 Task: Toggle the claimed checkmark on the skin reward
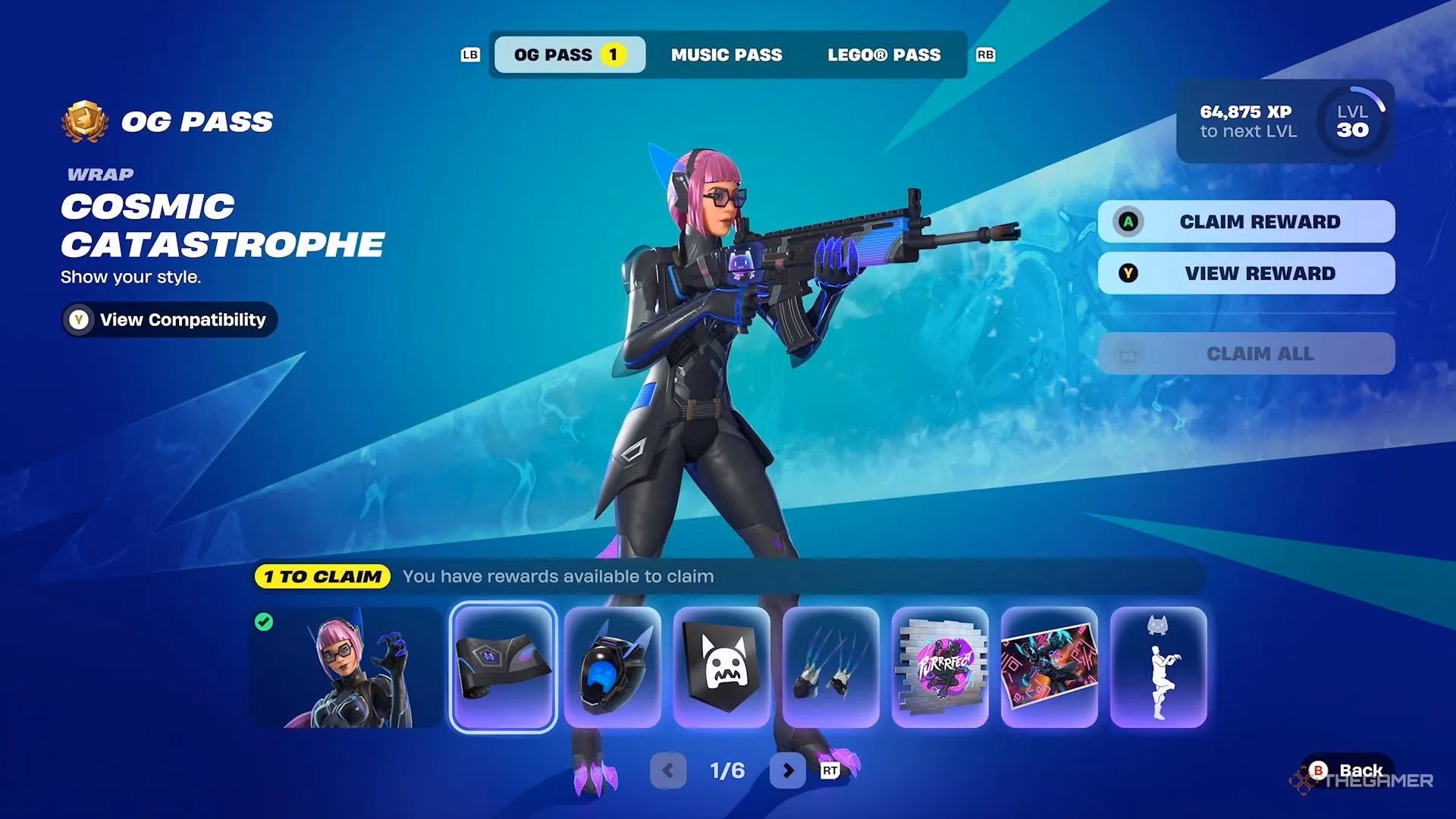click(x=263, y=621)
